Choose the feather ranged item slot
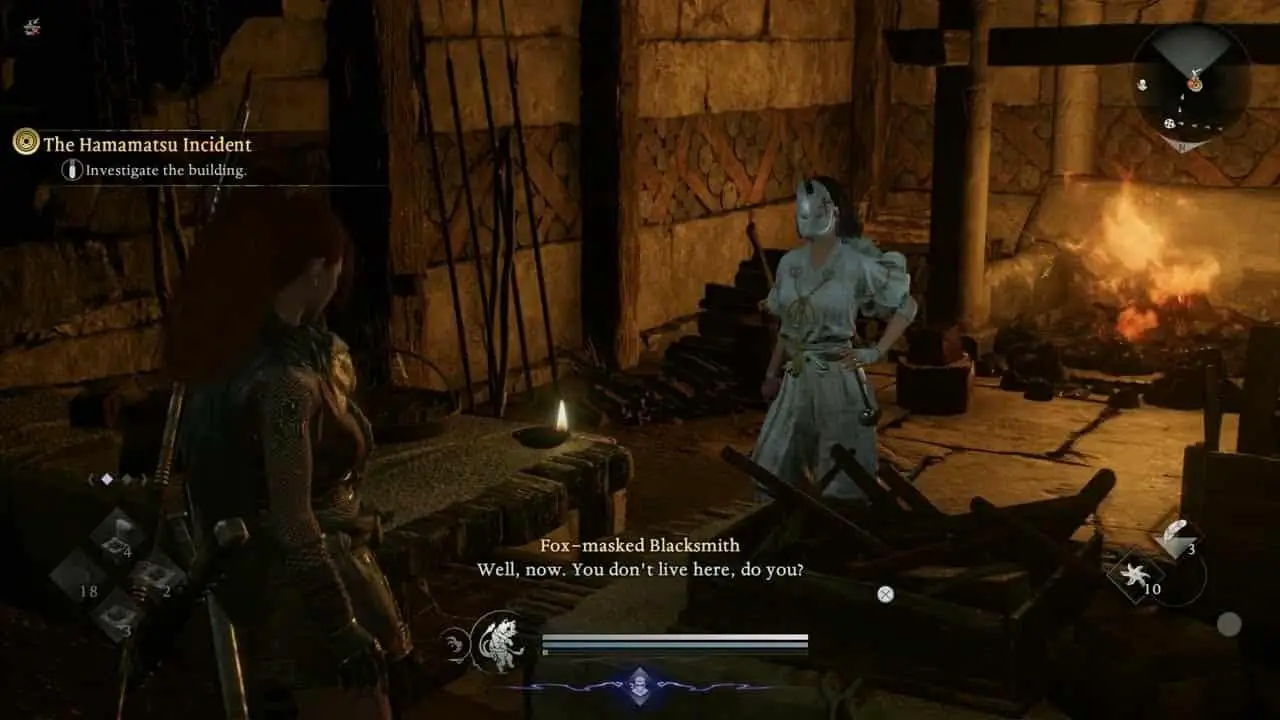This screenshot has width=1280, height=720. coord(1176,540)
